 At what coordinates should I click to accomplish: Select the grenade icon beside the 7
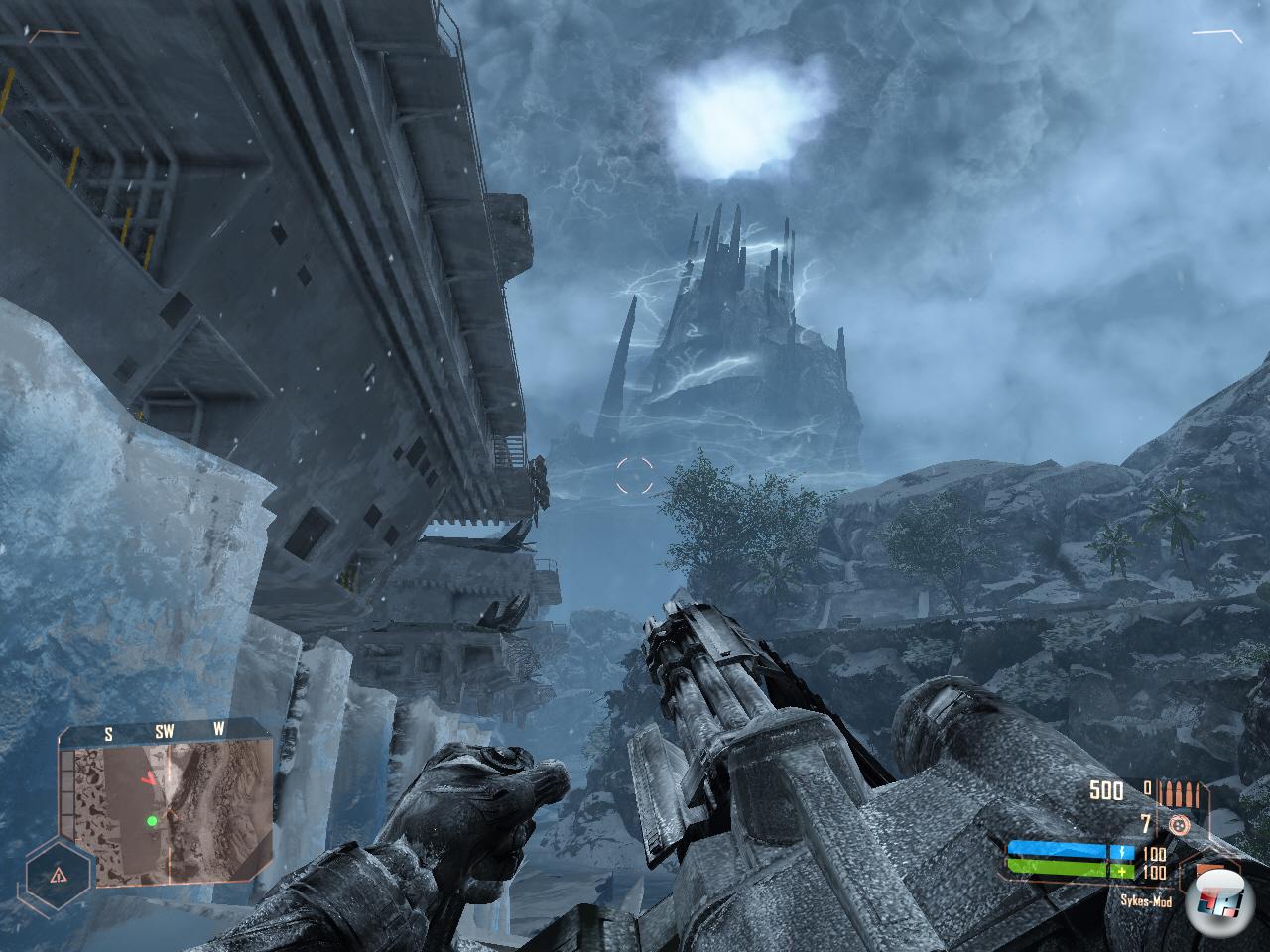point(1178,824)
